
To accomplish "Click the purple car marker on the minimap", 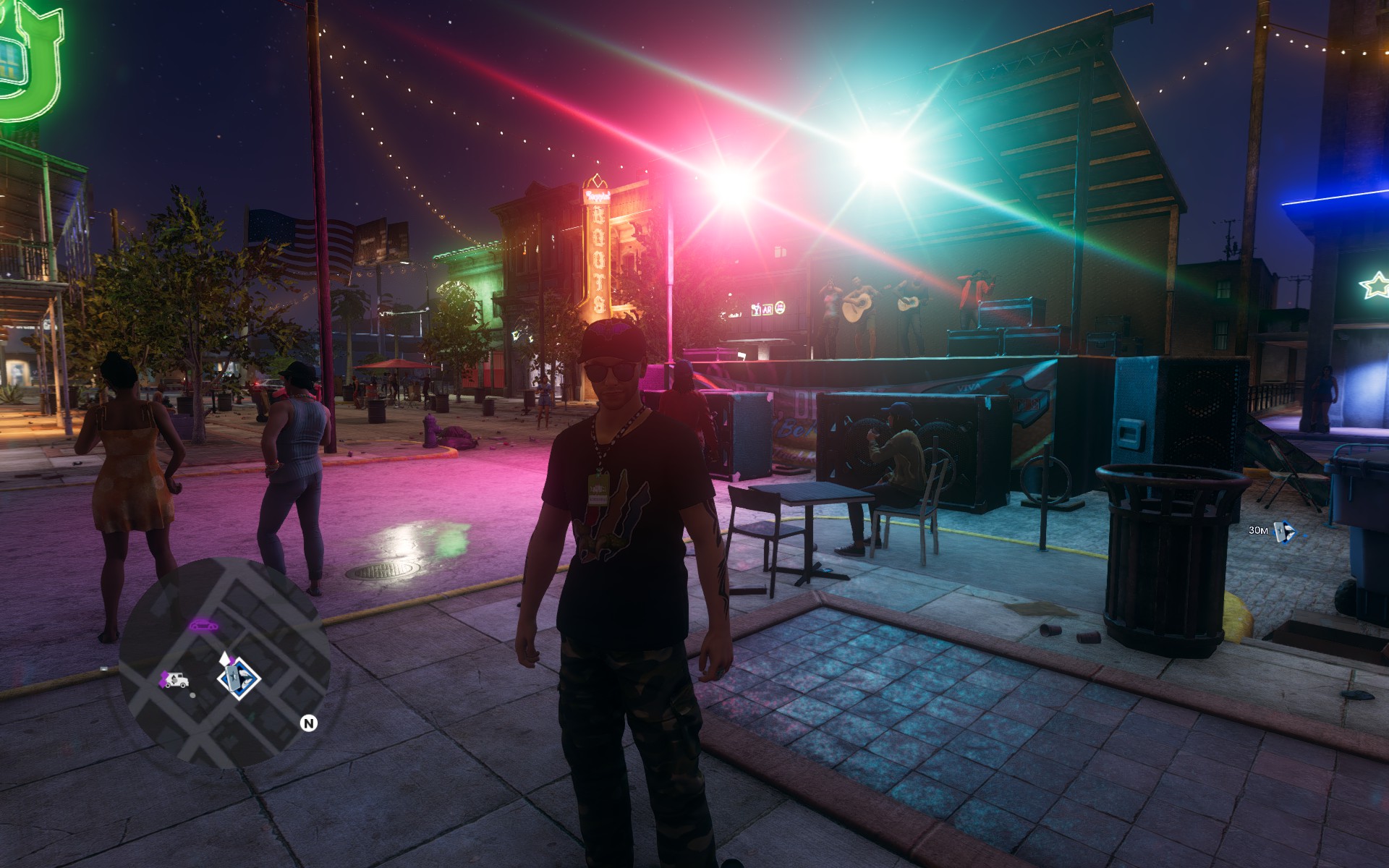I will pos(204,624).
